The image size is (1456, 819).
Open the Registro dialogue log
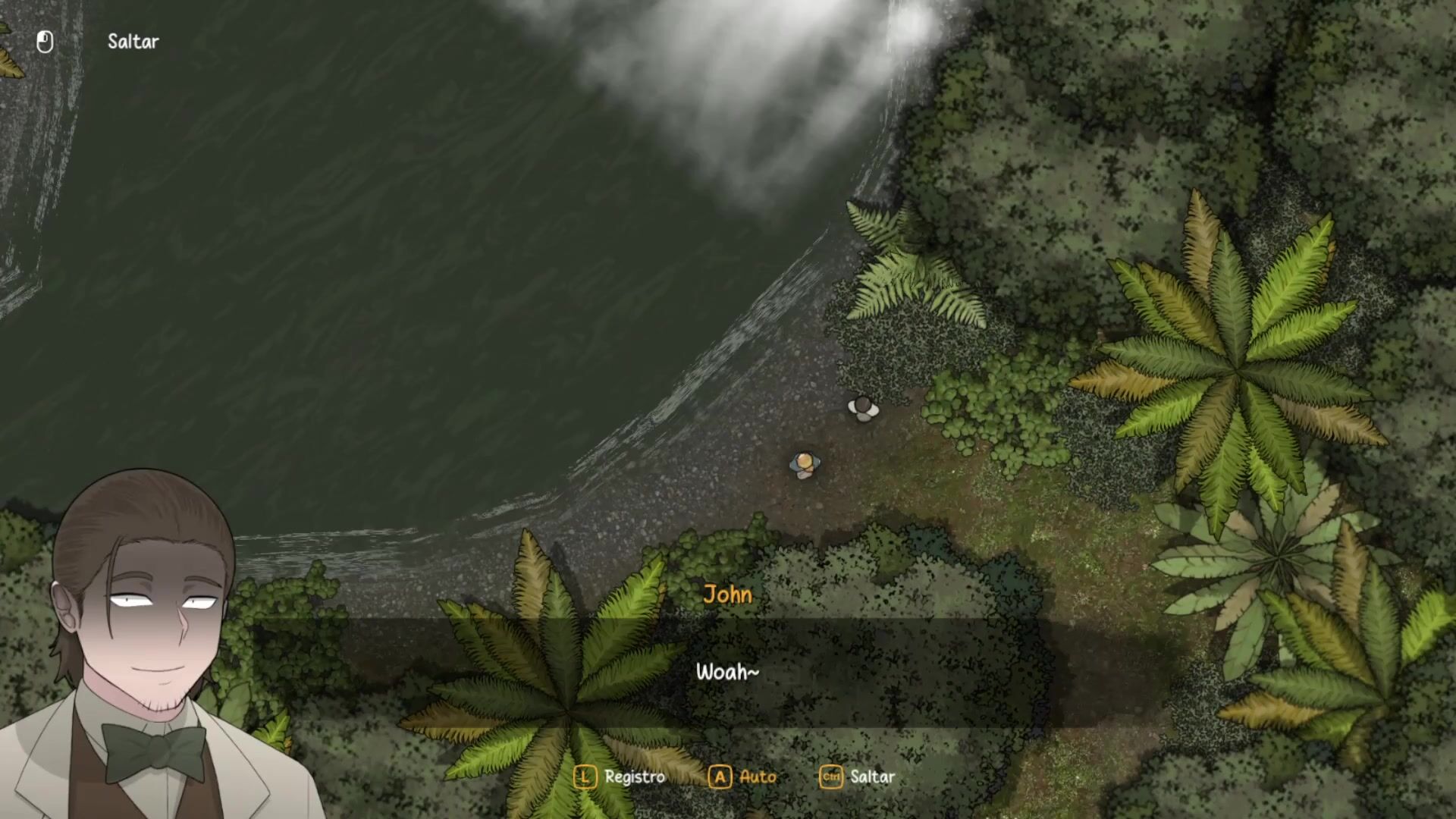point(620,777)
